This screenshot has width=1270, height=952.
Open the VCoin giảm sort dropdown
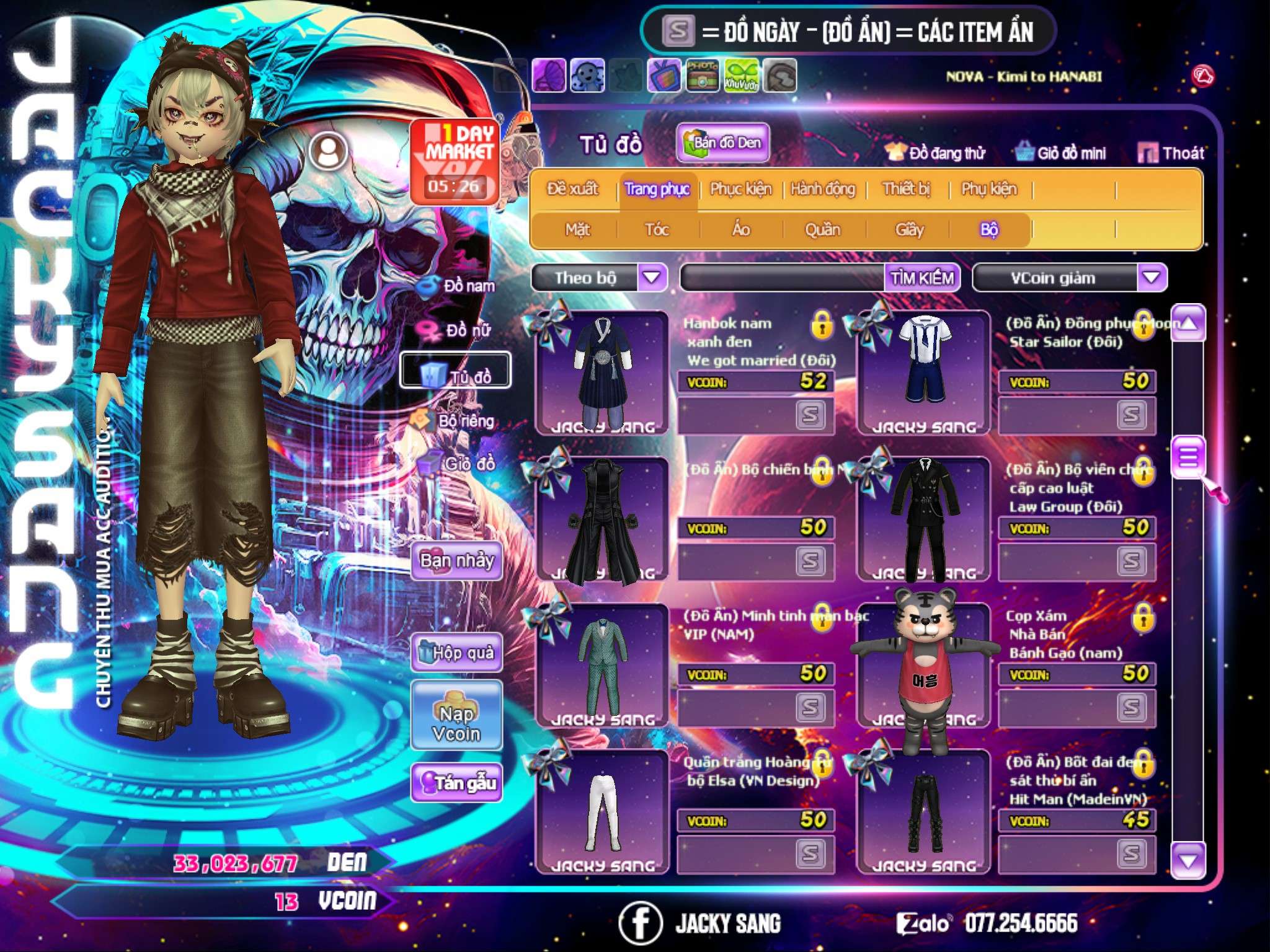pos(1152,278)
